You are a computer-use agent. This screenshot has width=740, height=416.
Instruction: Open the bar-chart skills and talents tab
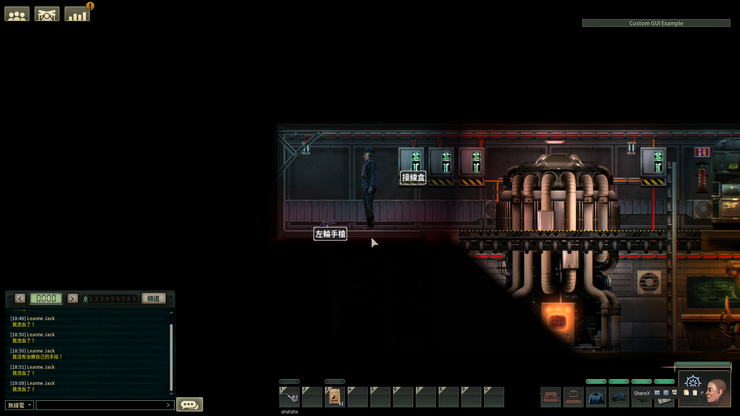(77, 14)
